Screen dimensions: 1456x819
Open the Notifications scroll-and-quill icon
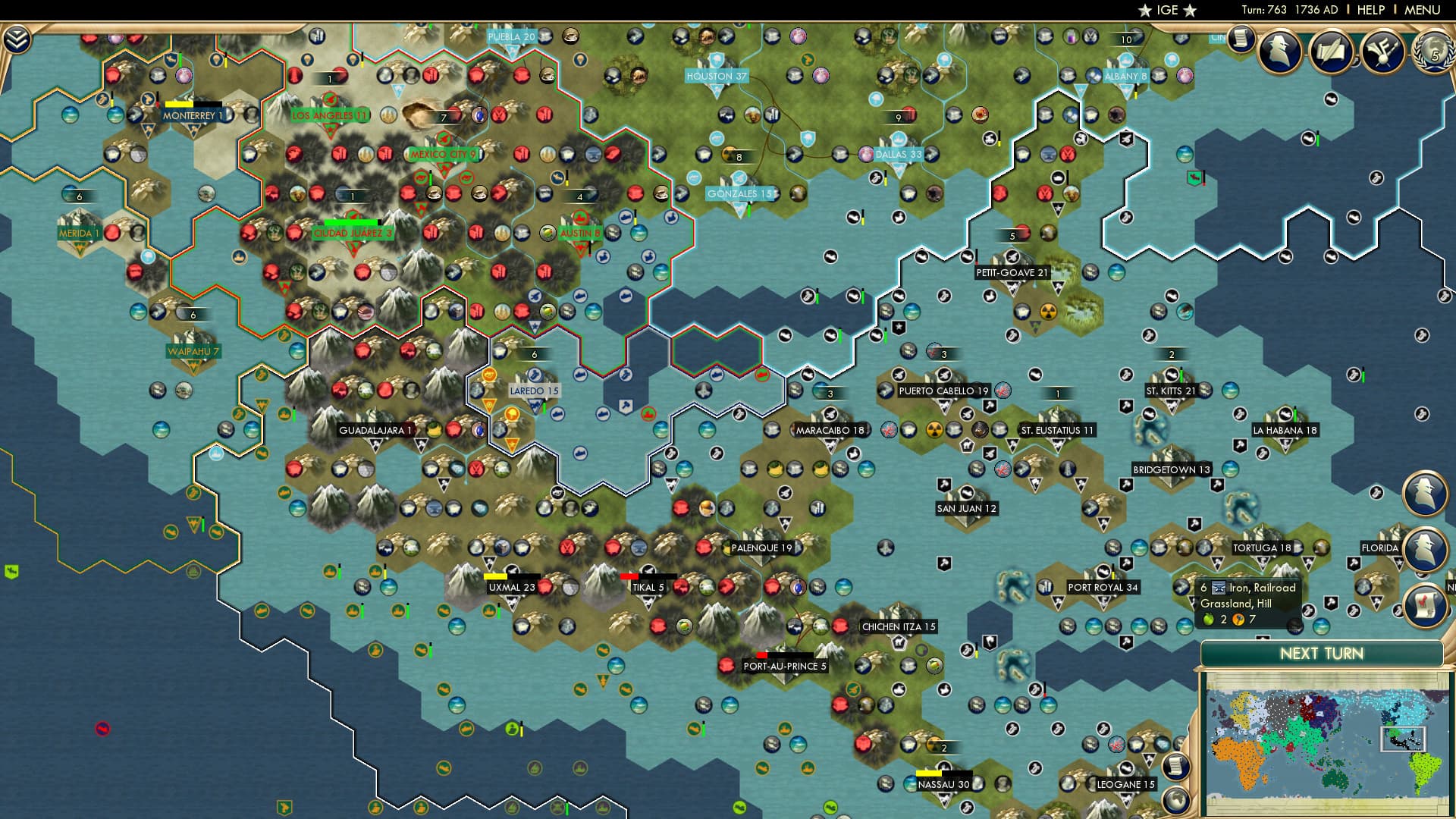point(1331,52)
